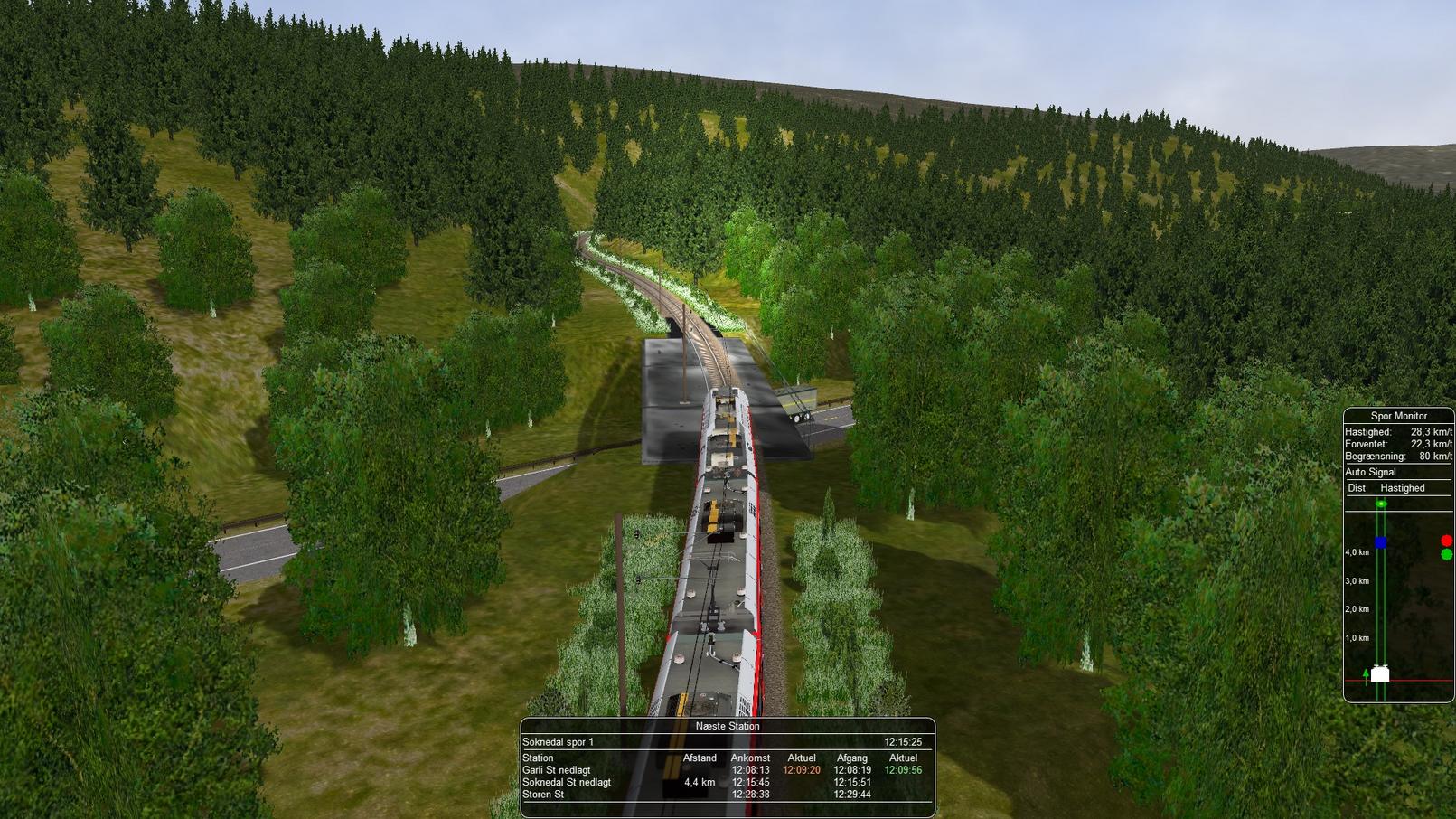
Task: Select the Spor Monitor window title
Action: point(1398,416)
